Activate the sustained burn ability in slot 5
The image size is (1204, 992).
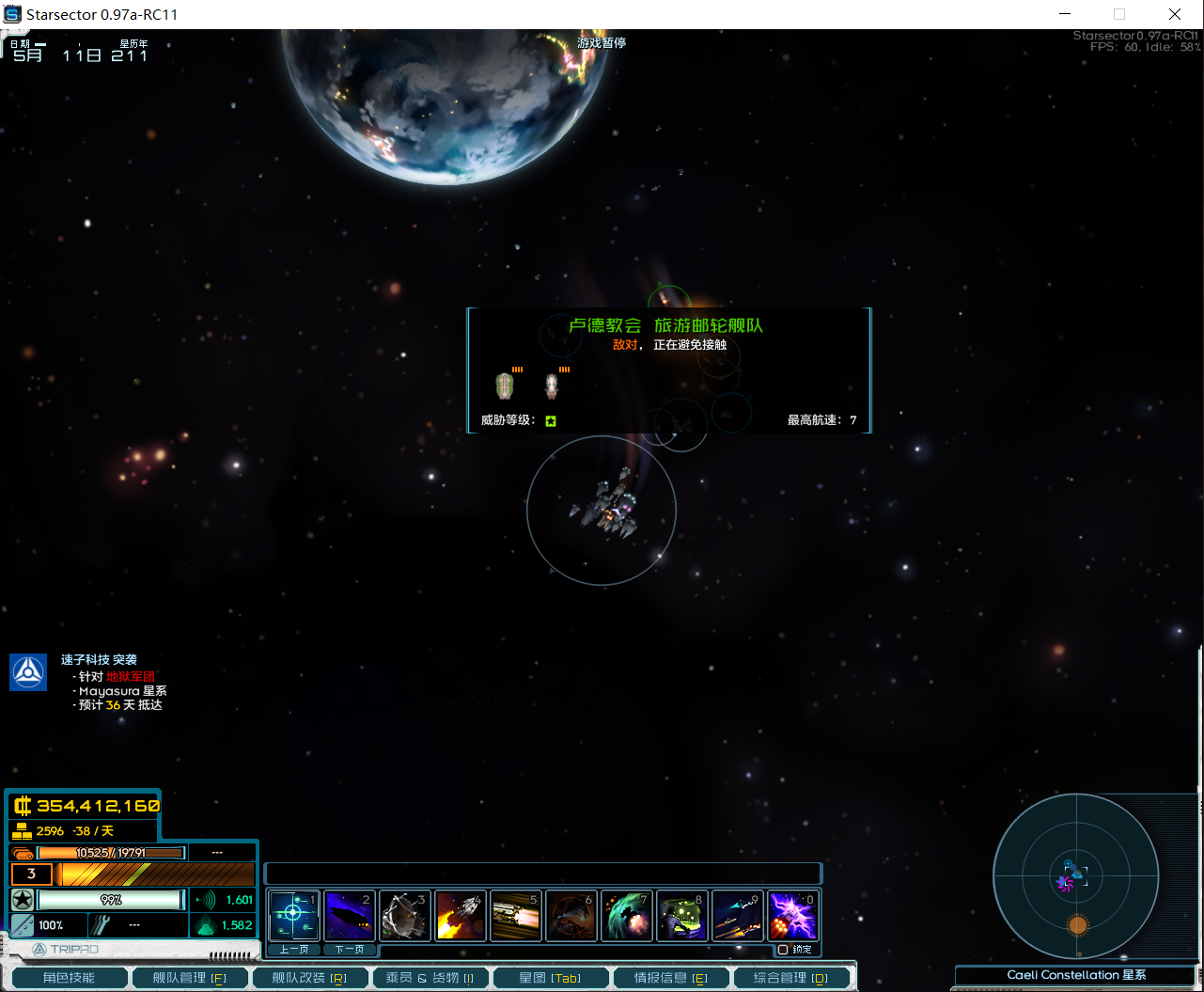point(515,916)
